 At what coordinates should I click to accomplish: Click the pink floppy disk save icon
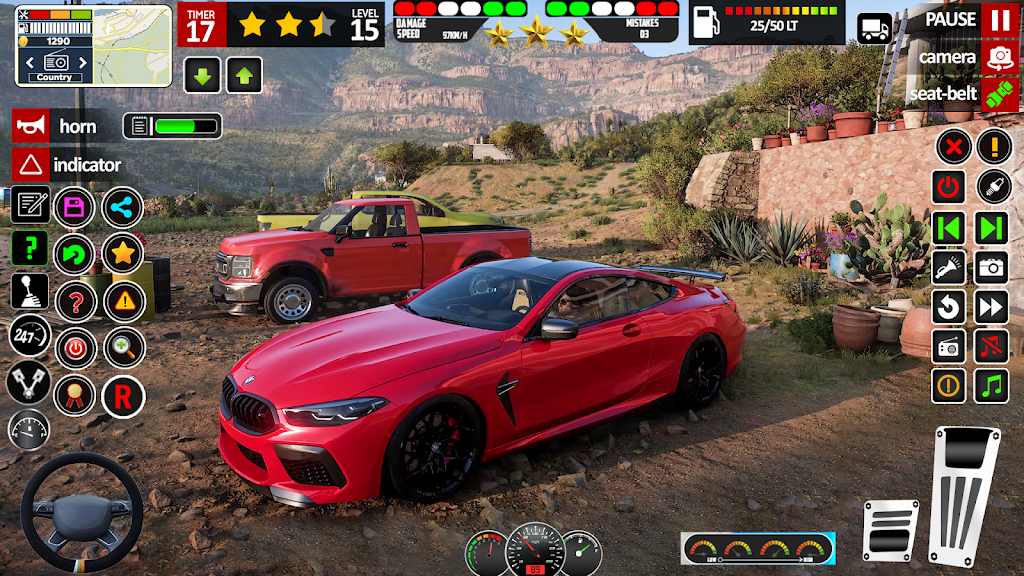(x=74, y=207)
